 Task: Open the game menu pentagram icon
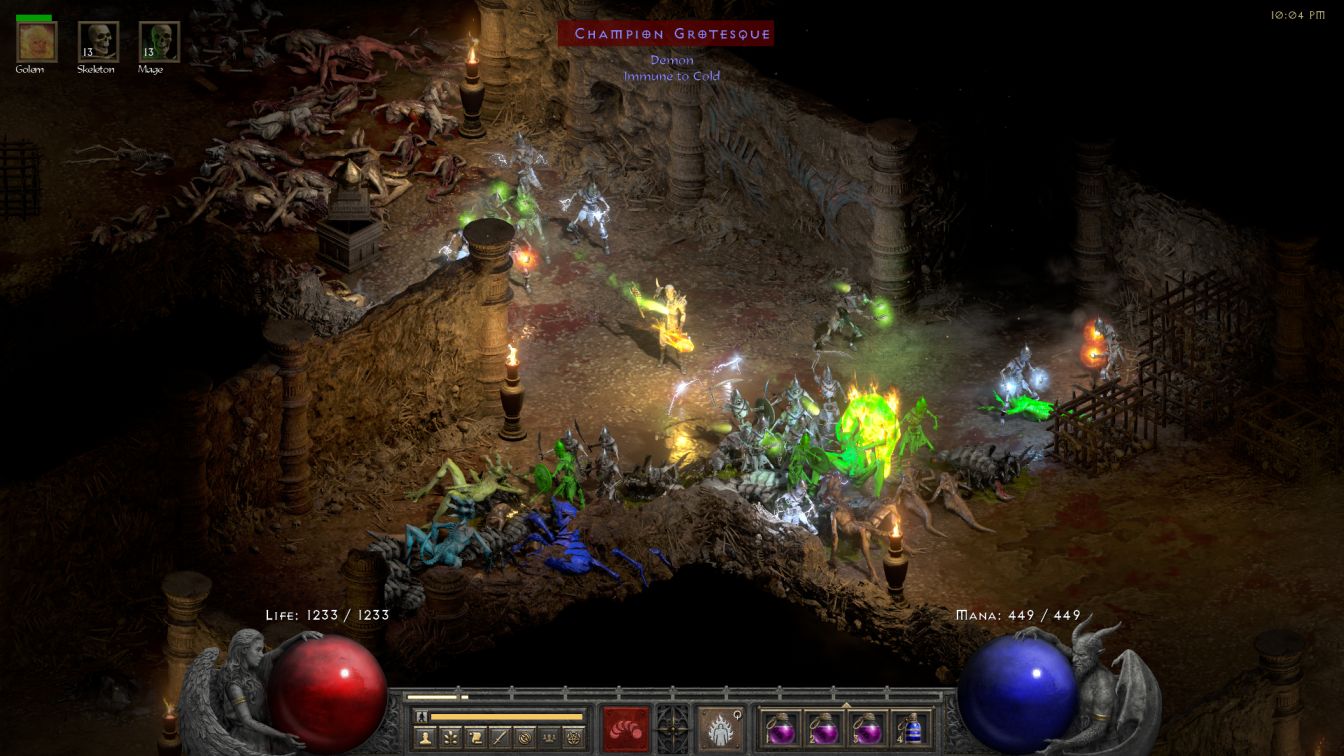pyautogui.click(x=574, y=738)
